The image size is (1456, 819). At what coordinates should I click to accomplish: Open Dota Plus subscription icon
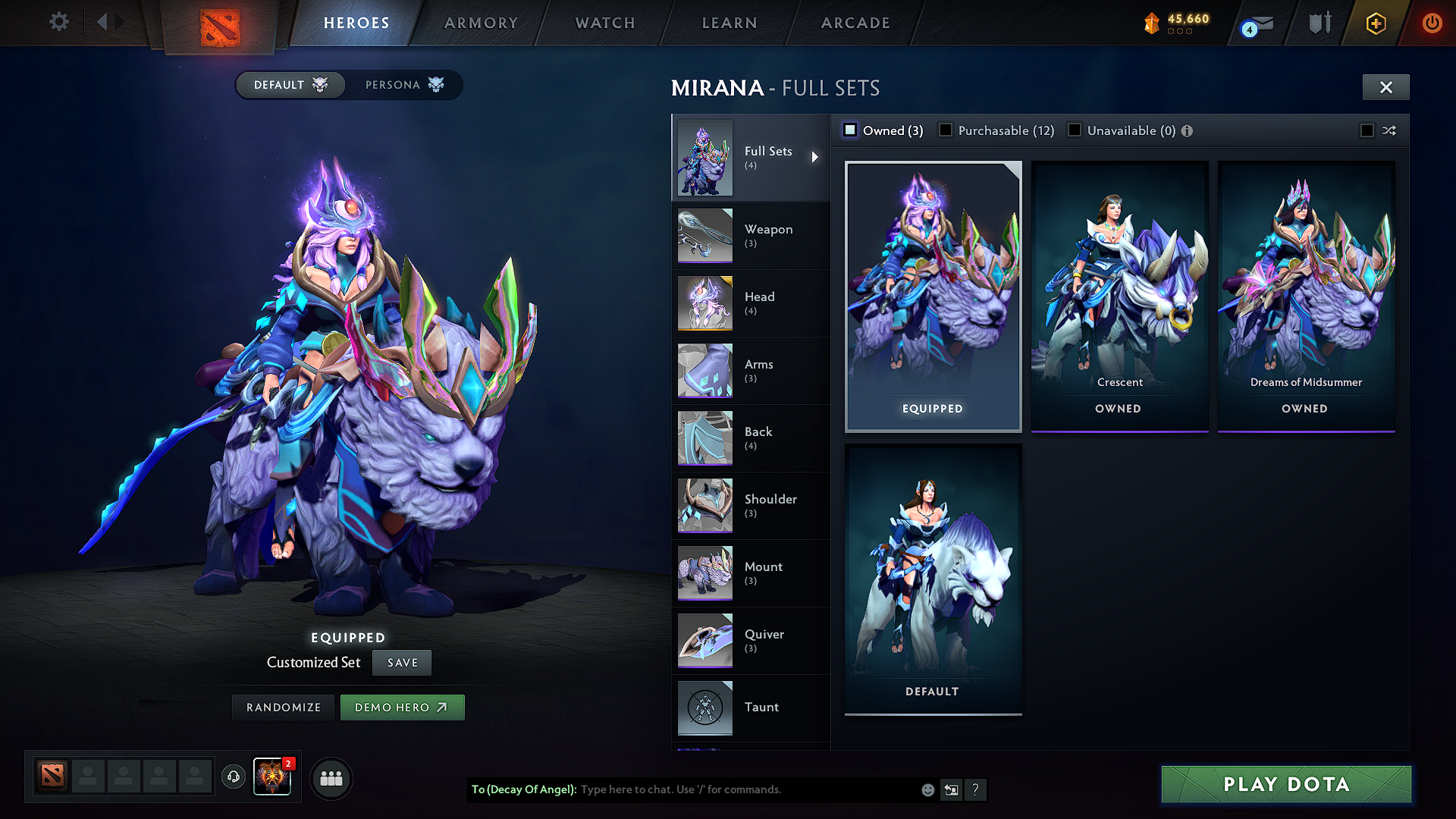[x=1375, y=23]
